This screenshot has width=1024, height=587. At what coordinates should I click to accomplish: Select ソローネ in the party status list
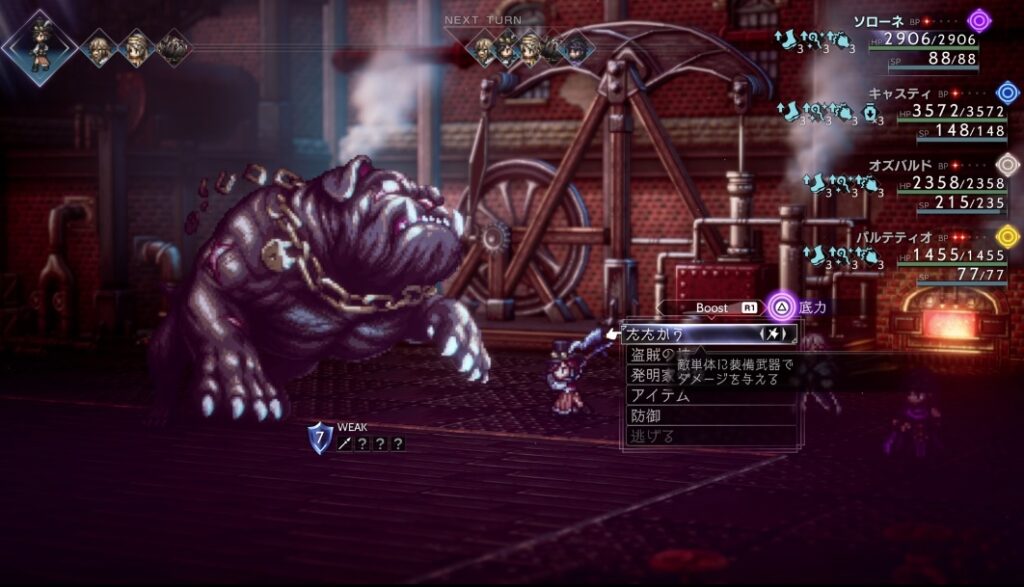click(x=878, y=21)
